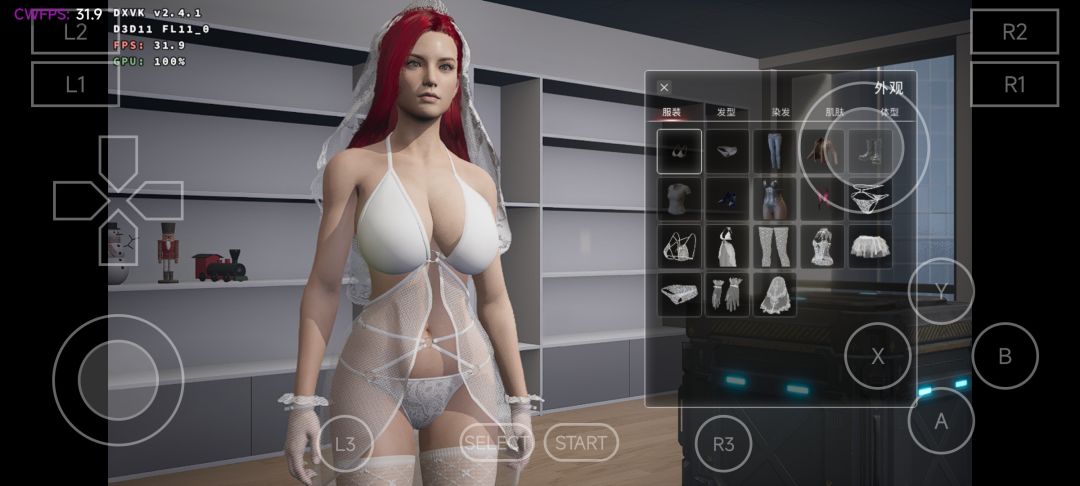Select the blue jeans clothing slot
The image size is (1080, 486).
[775, 151]
